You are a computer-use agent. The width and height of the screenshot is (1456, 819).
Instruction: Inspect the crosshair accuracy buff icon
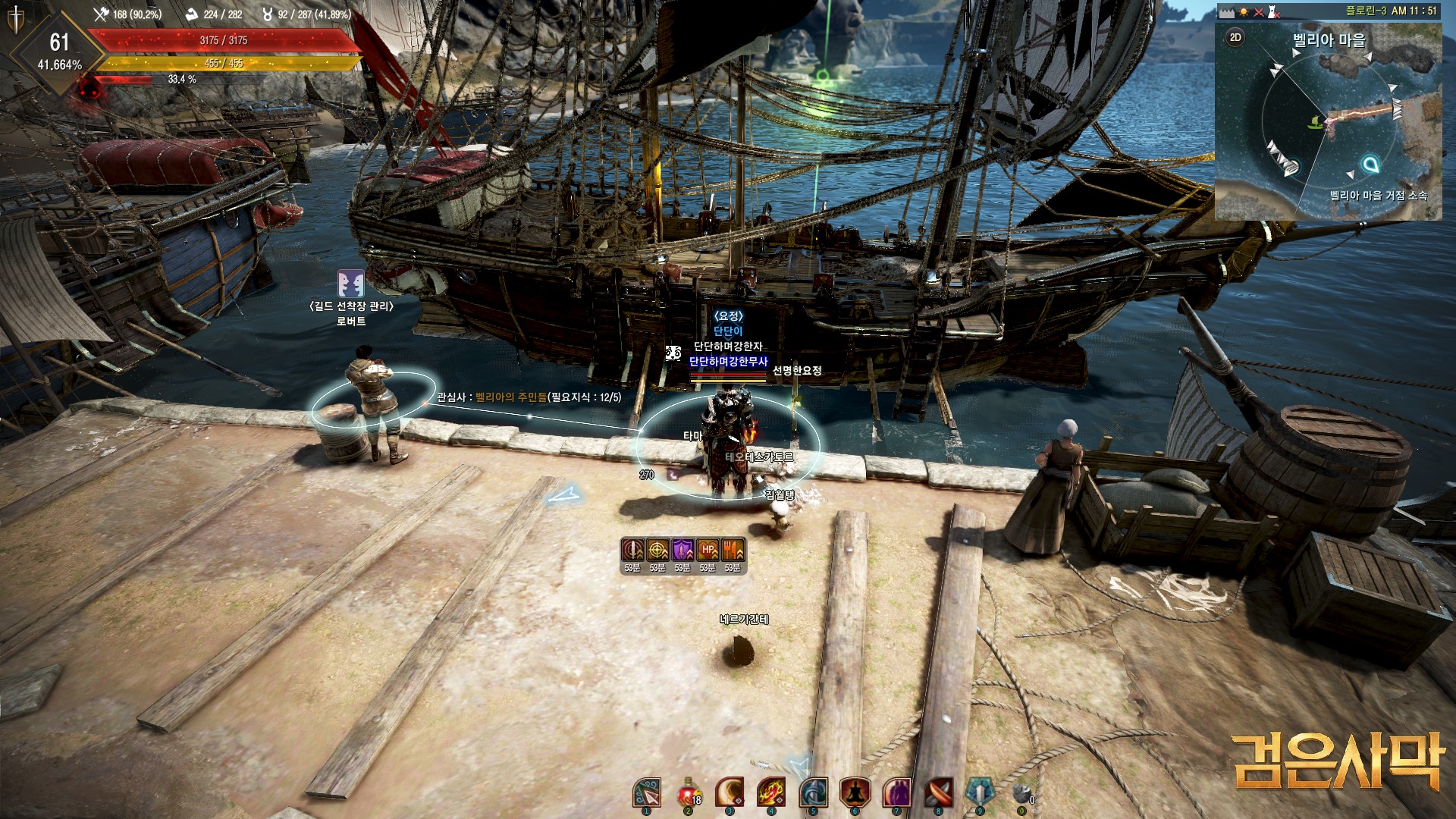(x=657, y=550)
